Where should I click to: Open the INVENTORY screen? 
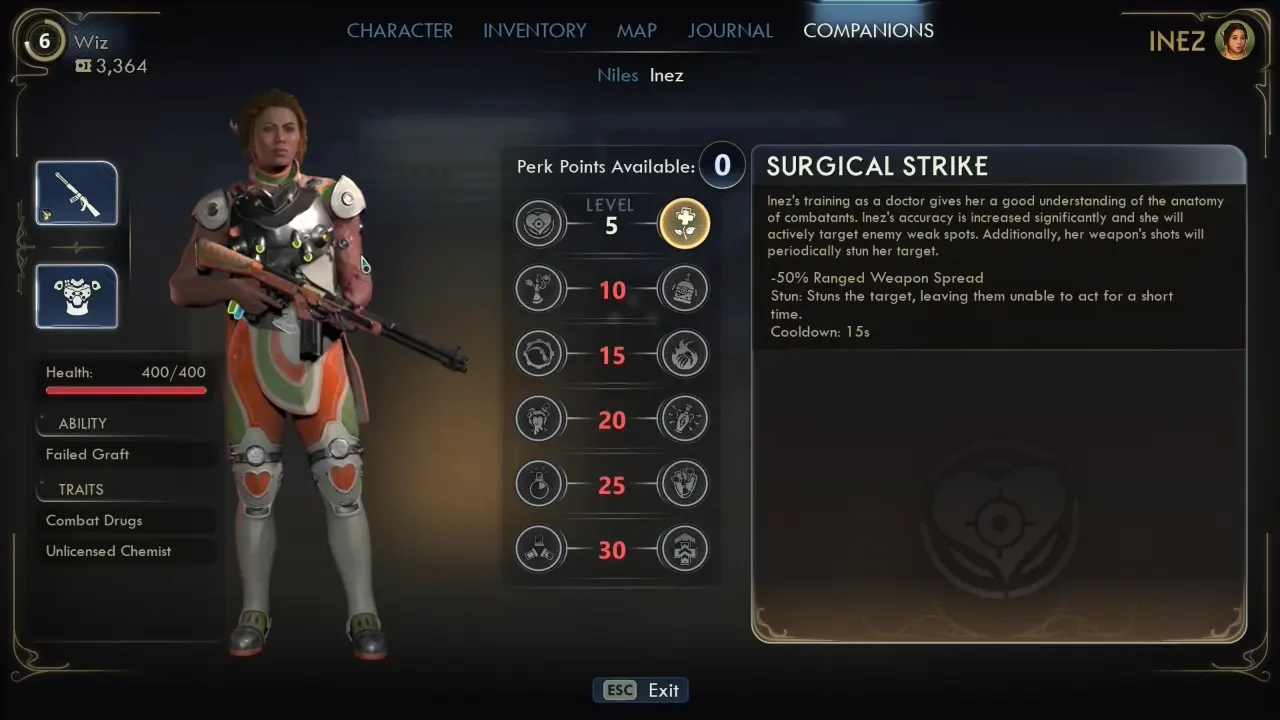[534, 30]
